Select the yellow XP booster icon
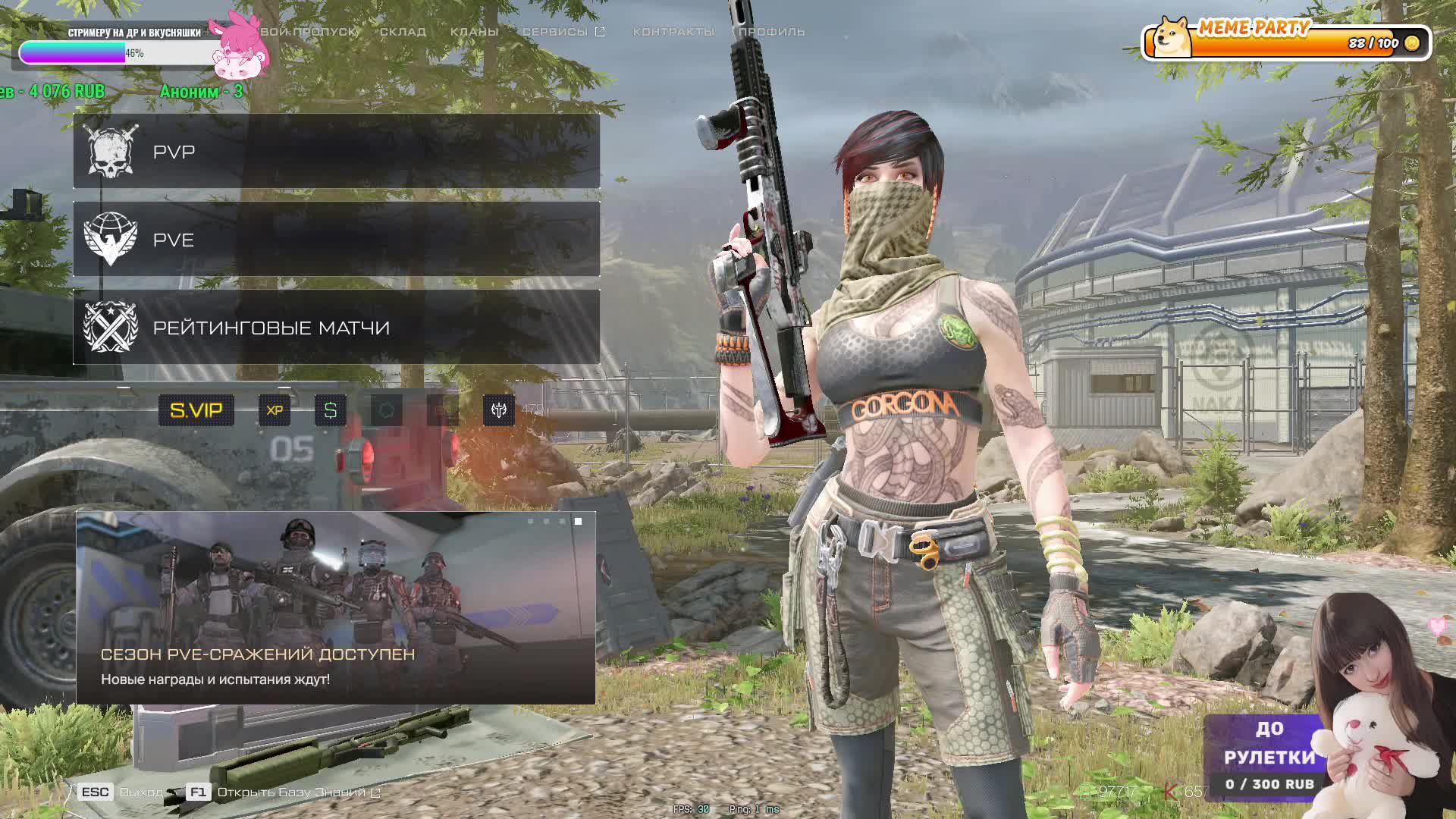The width and height of the screenshot is (1456, 819). click(x=275, y=410)
